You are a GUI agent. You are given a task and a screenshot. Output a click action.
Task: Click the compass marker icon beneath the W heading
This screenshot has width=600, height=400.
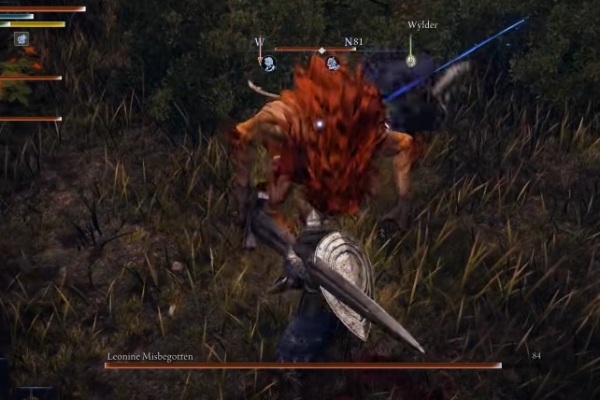tap(269, 63)
